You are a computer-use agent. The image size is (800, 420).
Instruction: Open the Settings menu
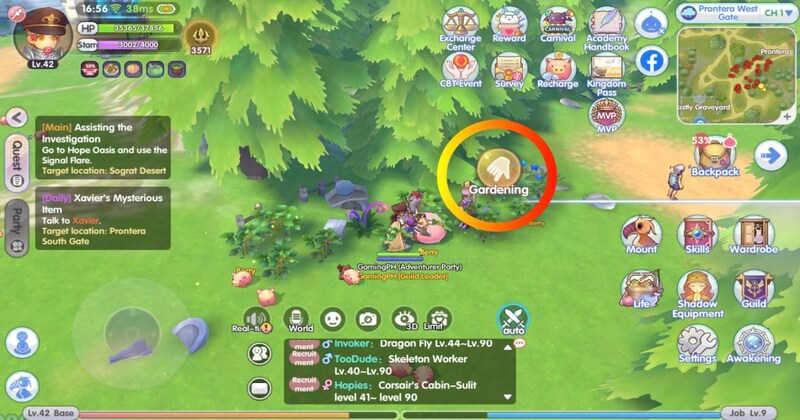(697, 342)
